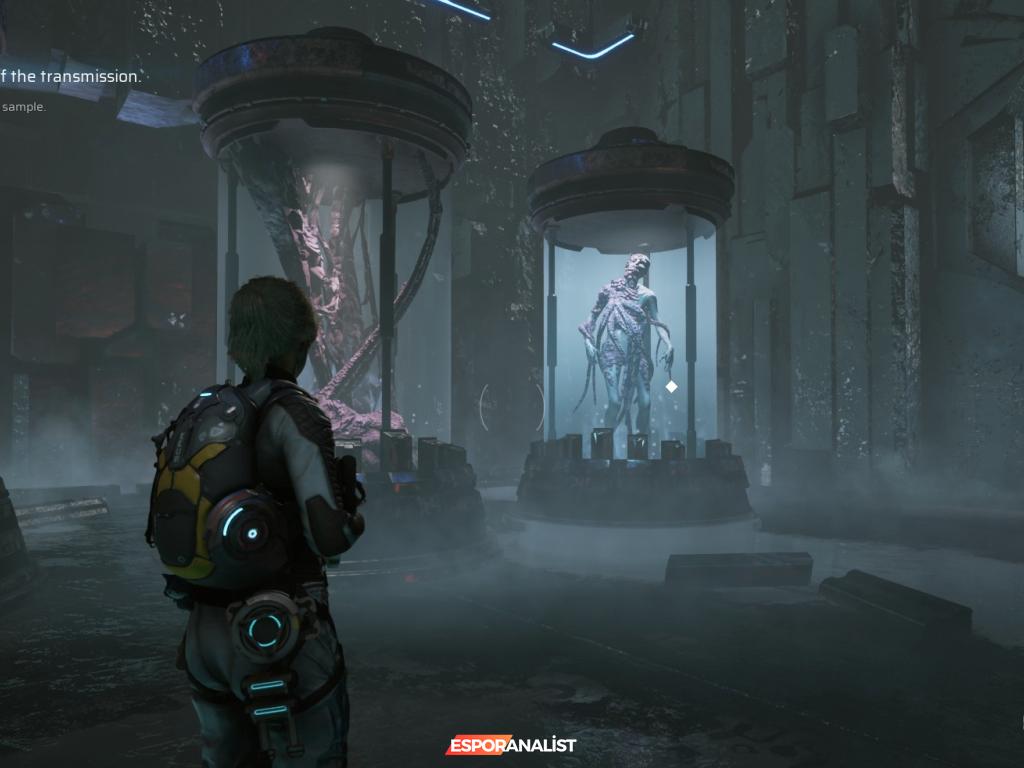Open the ESPORANALIST watermark logo
This screenshot has height=768, width=1024.
coord(511,745)
